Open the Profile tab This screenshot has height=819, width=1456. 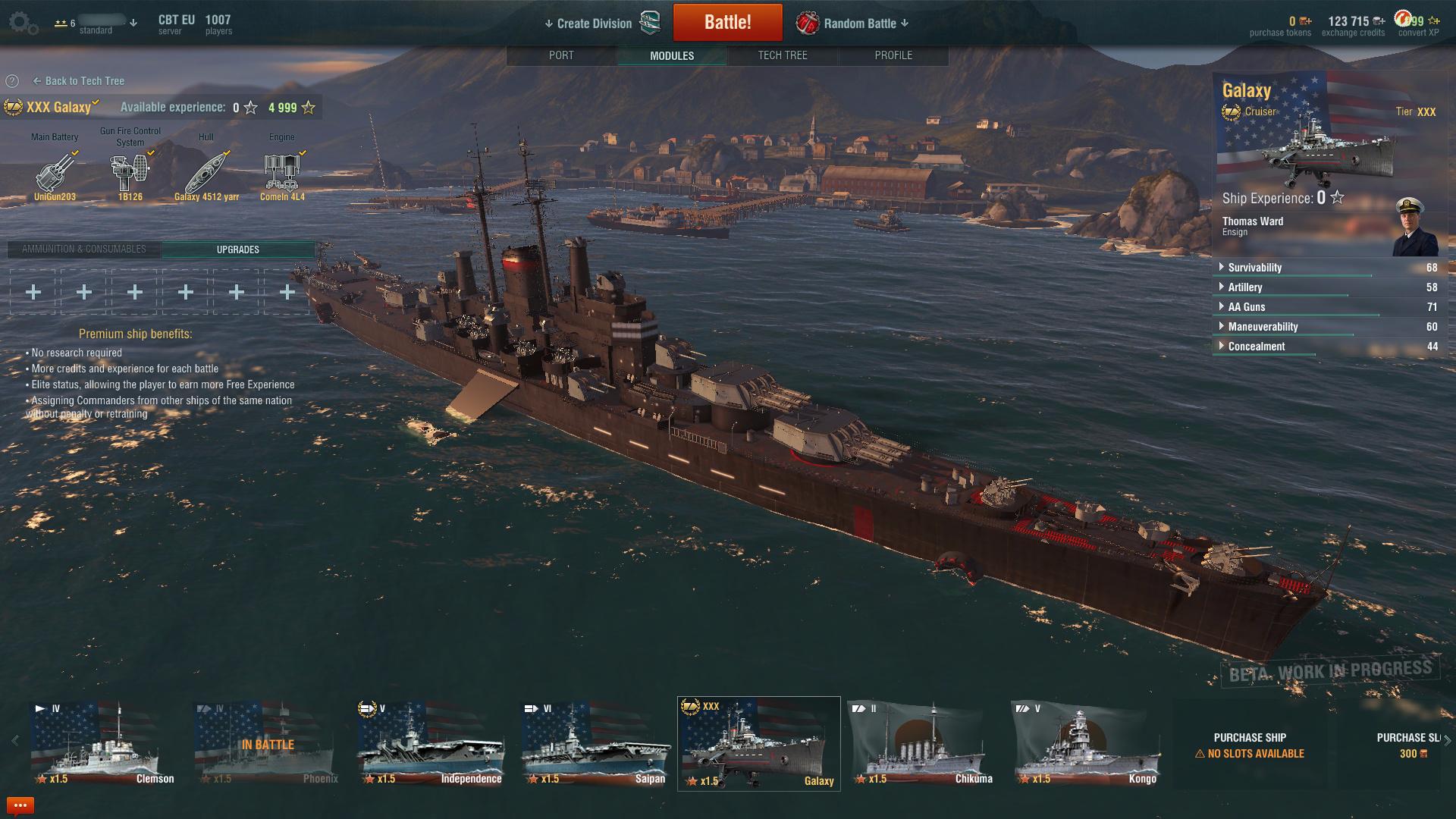pos(893,55)
